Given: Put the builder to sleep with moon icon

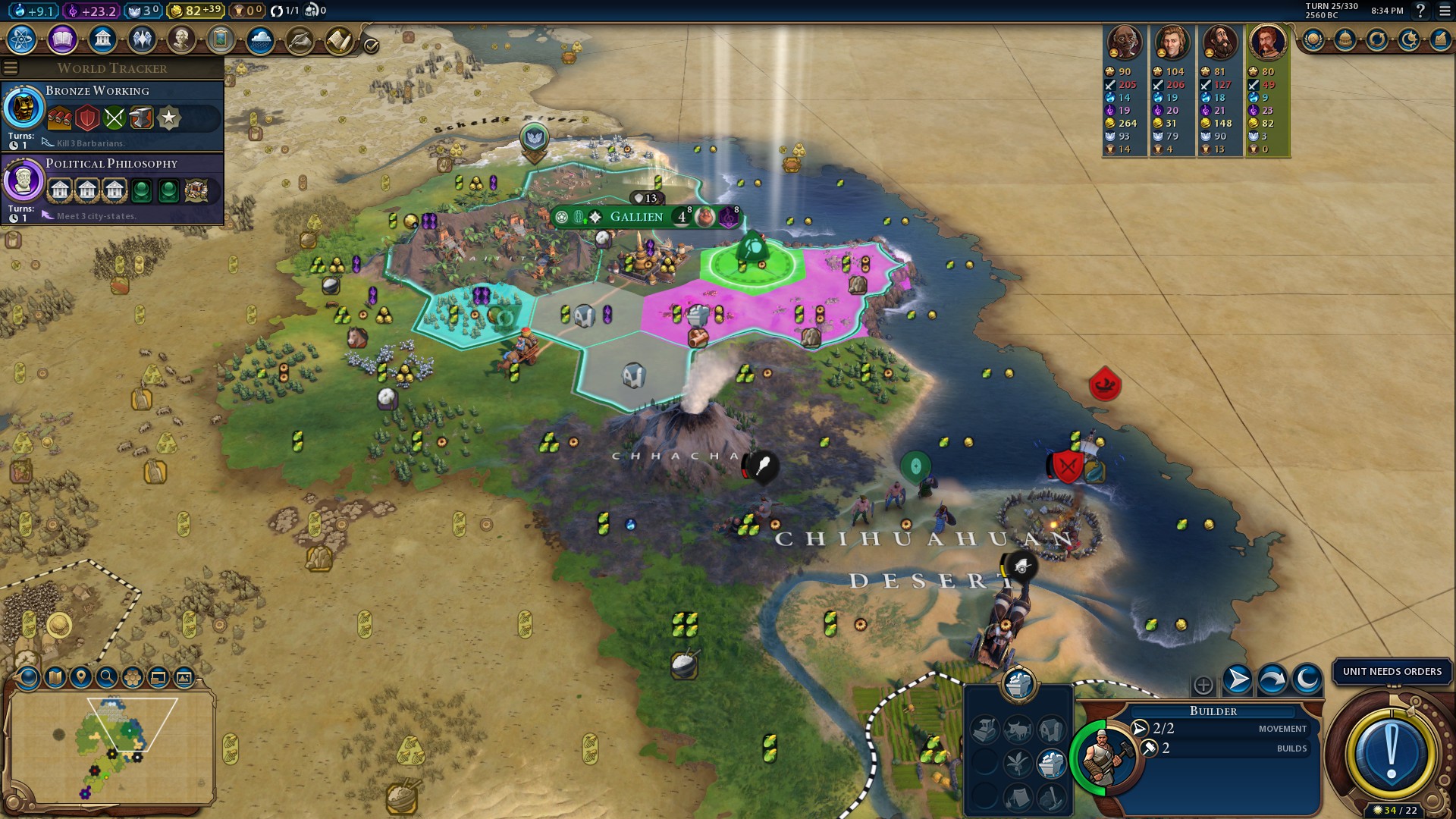Looking at the screenshot, I should pyautogui.click(x=1307, y=679).
